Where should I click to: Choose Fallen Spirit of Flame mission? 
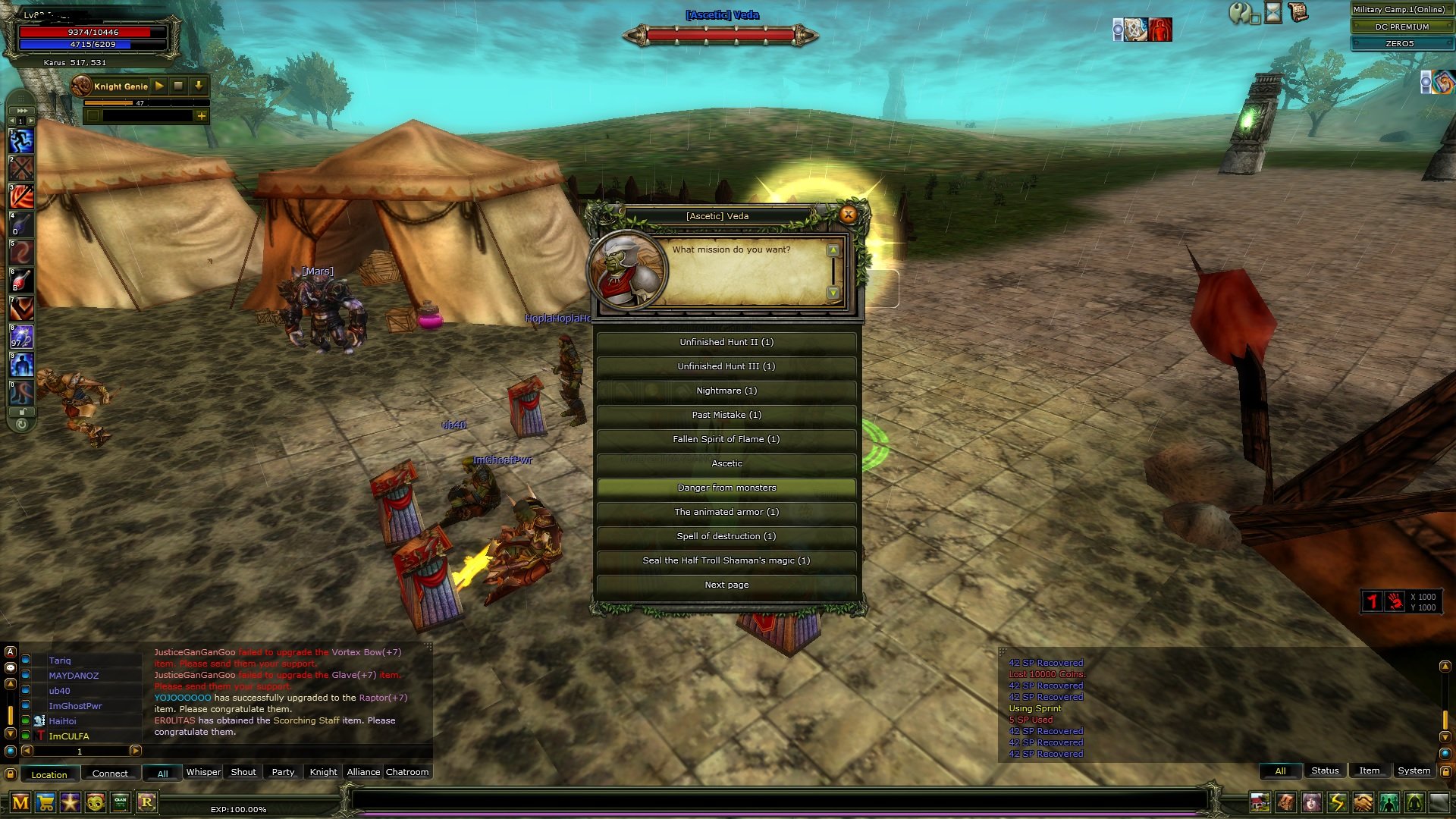[726, 439]
